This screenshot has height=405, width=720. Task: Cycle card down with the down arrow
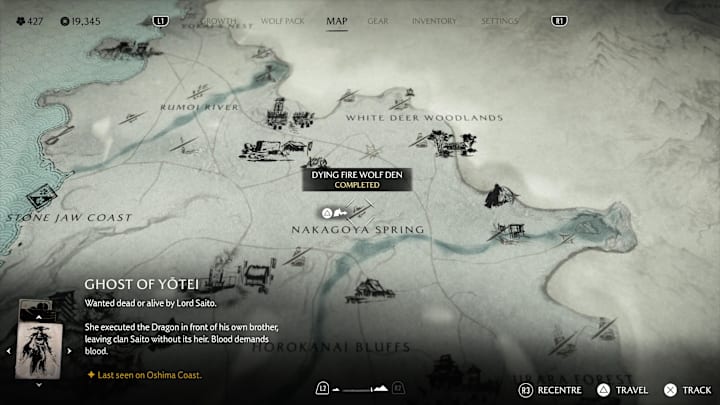[x=38, y=383]
